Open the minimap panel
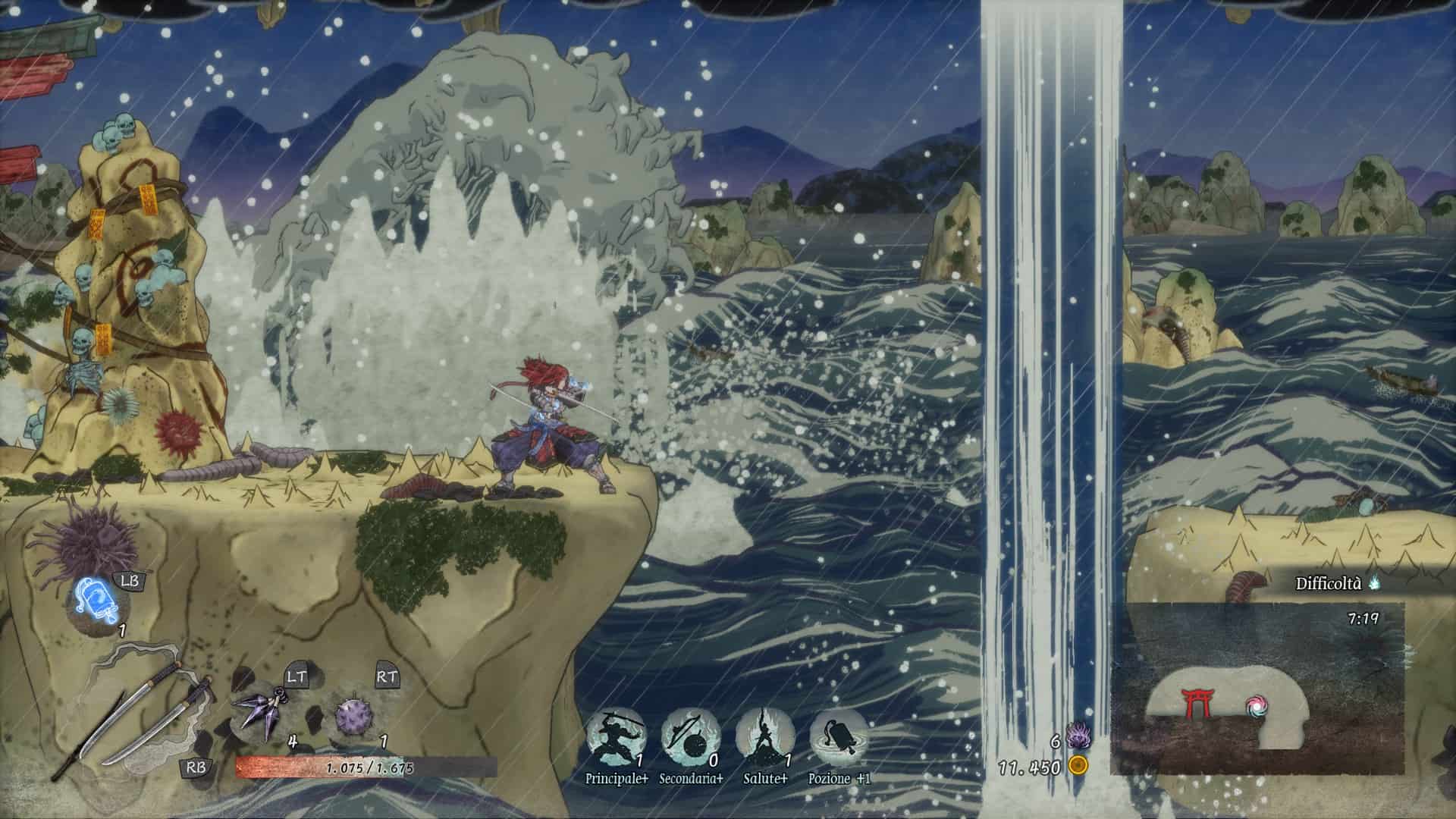Screen dimensions: 1456x819 coord(1257,688)
